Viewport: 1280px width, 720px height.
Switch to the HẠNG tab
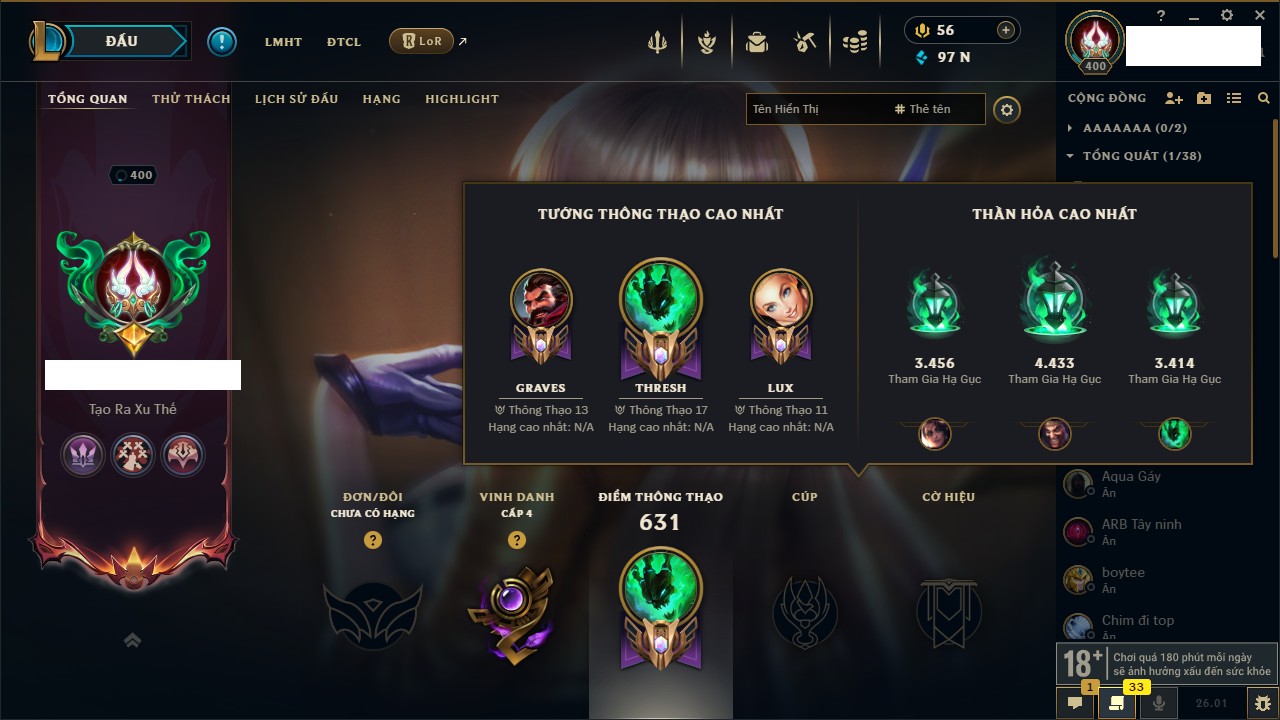[381, 99]
